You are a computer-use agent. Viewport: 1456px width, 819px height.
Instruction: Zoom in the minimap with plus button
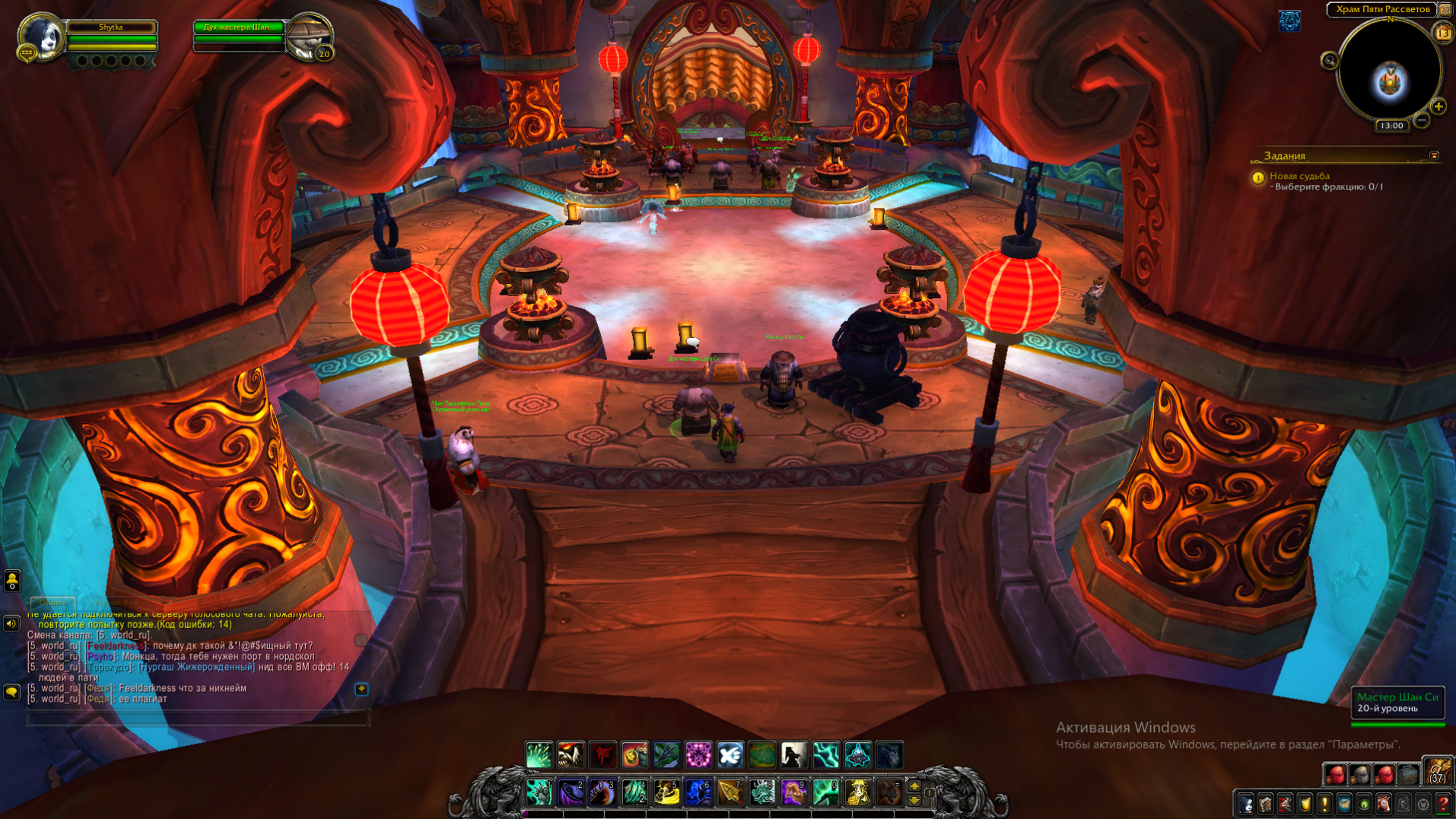coord(1438,107)
